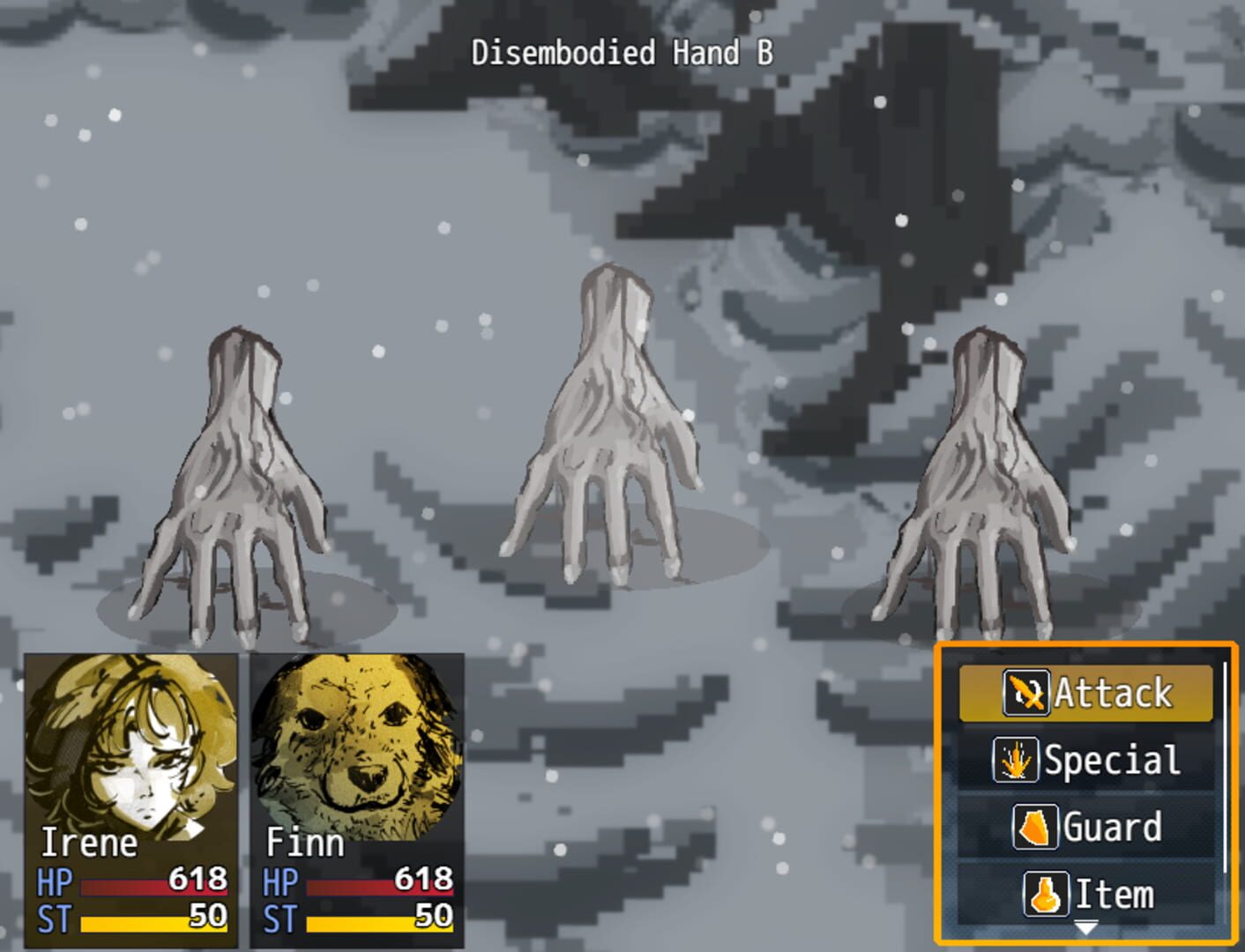Click the orange burst Special icon

1017,759
